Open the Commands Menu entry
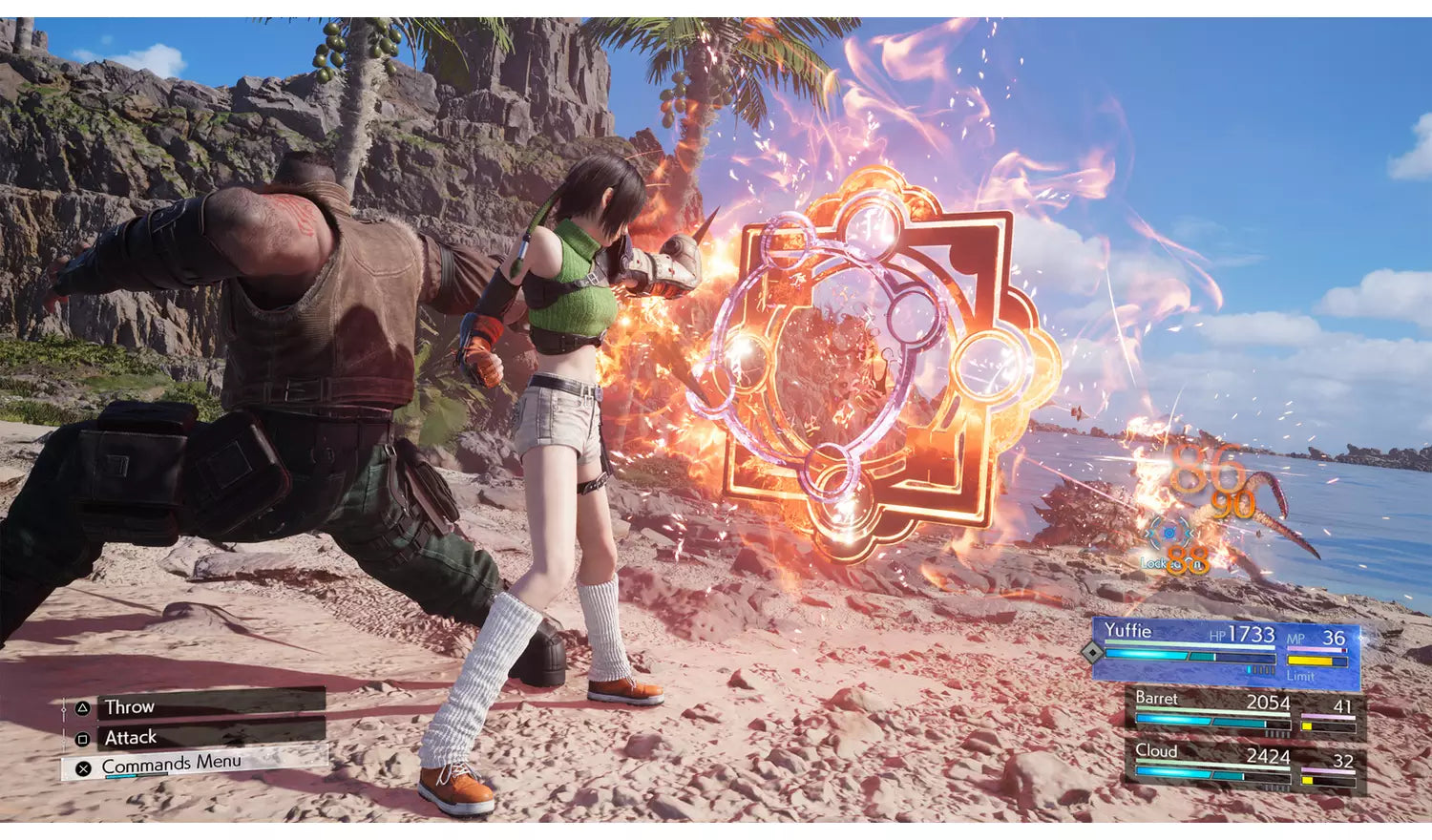 [171, 763]
